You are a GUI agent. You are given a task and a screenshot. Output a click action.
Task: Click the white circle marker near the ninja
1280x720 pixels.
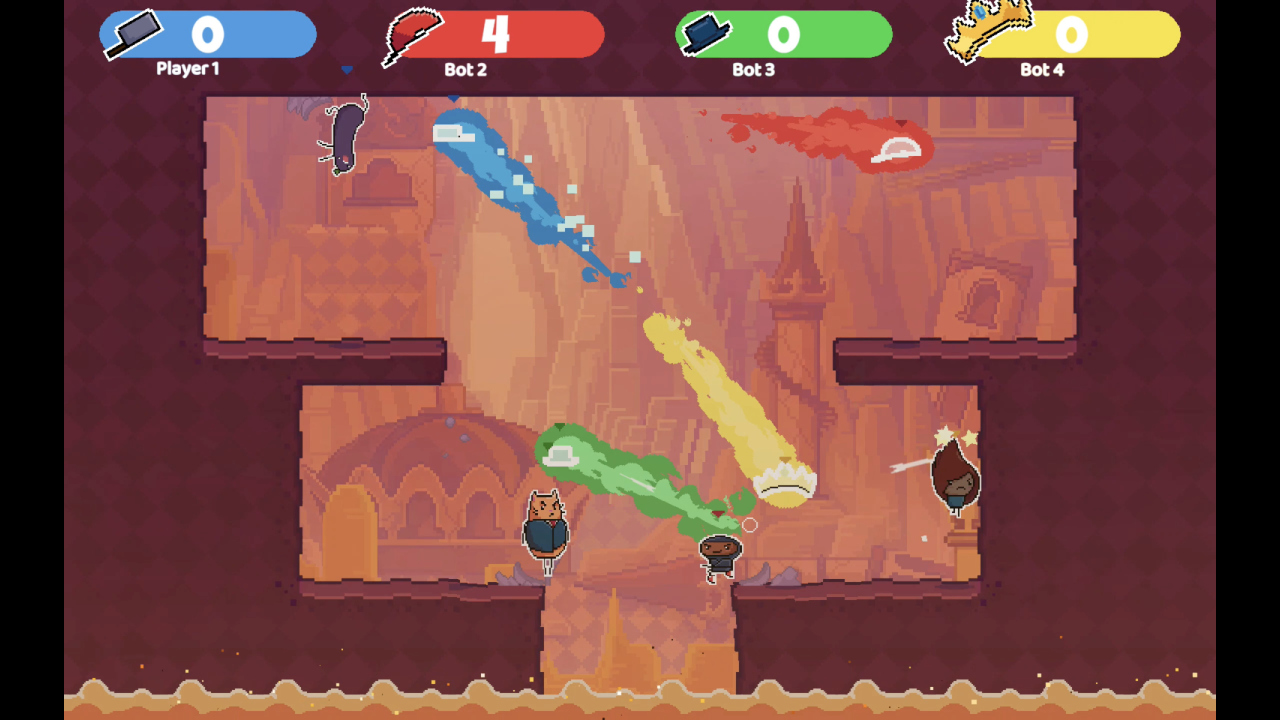pyautogui.click(x=748, y=523)
